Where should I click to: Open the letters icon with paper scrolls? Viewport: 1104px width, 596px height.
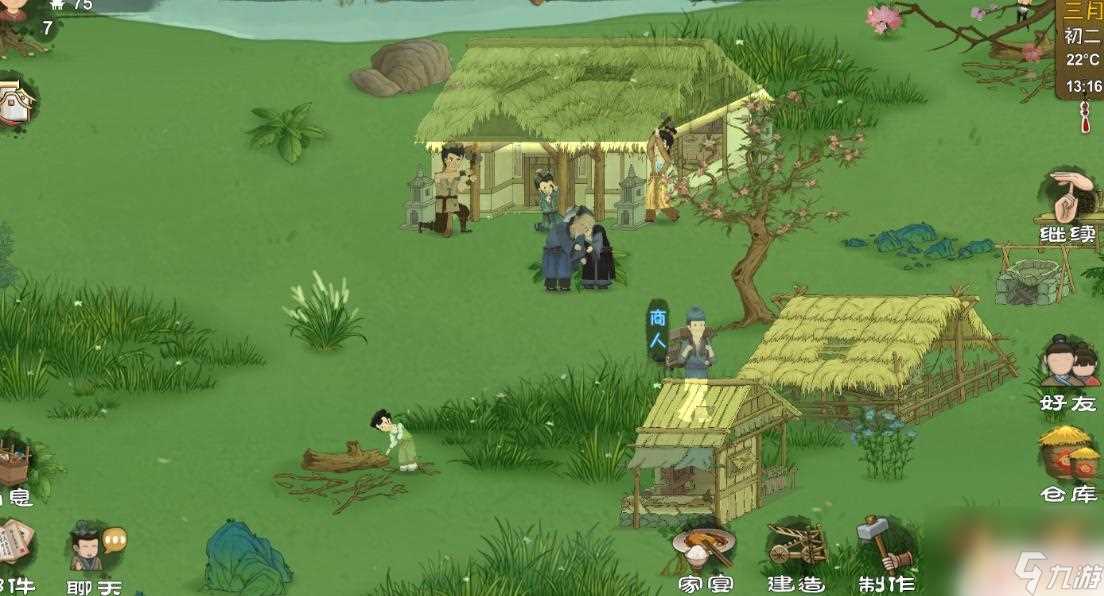pos(14,550)
